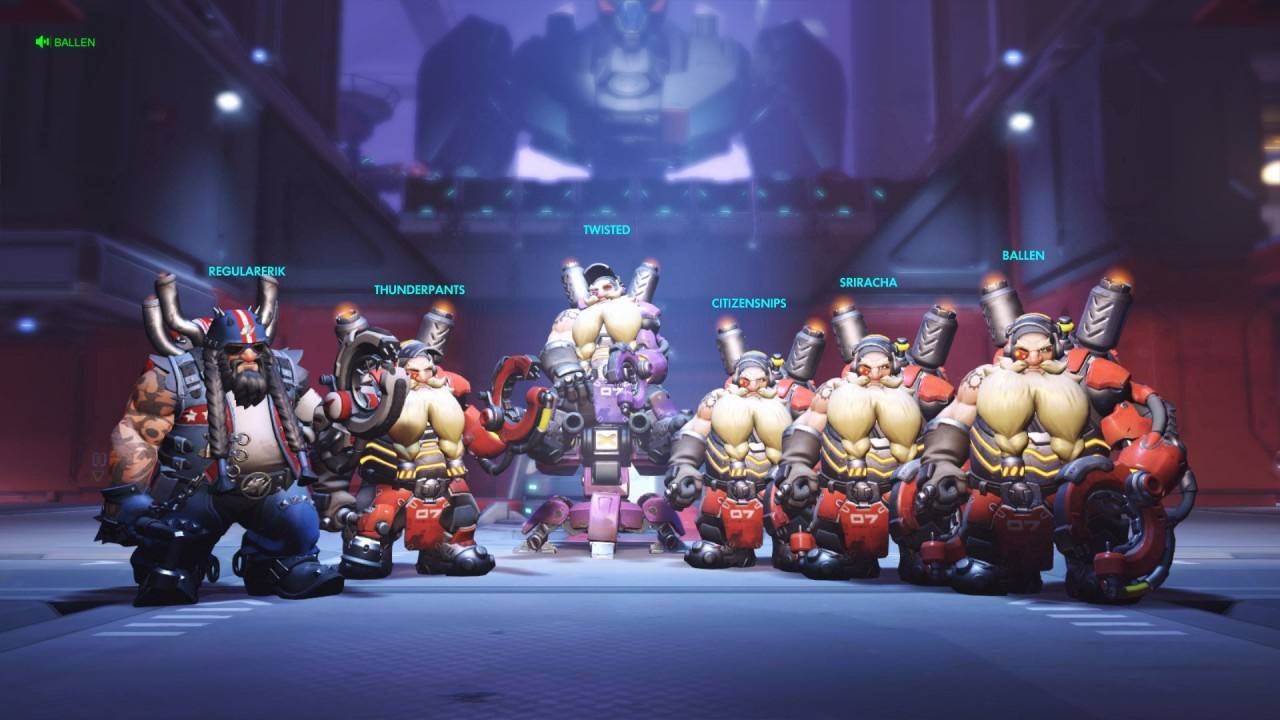Click the CITIZENSNIPS player name tag

749,303
